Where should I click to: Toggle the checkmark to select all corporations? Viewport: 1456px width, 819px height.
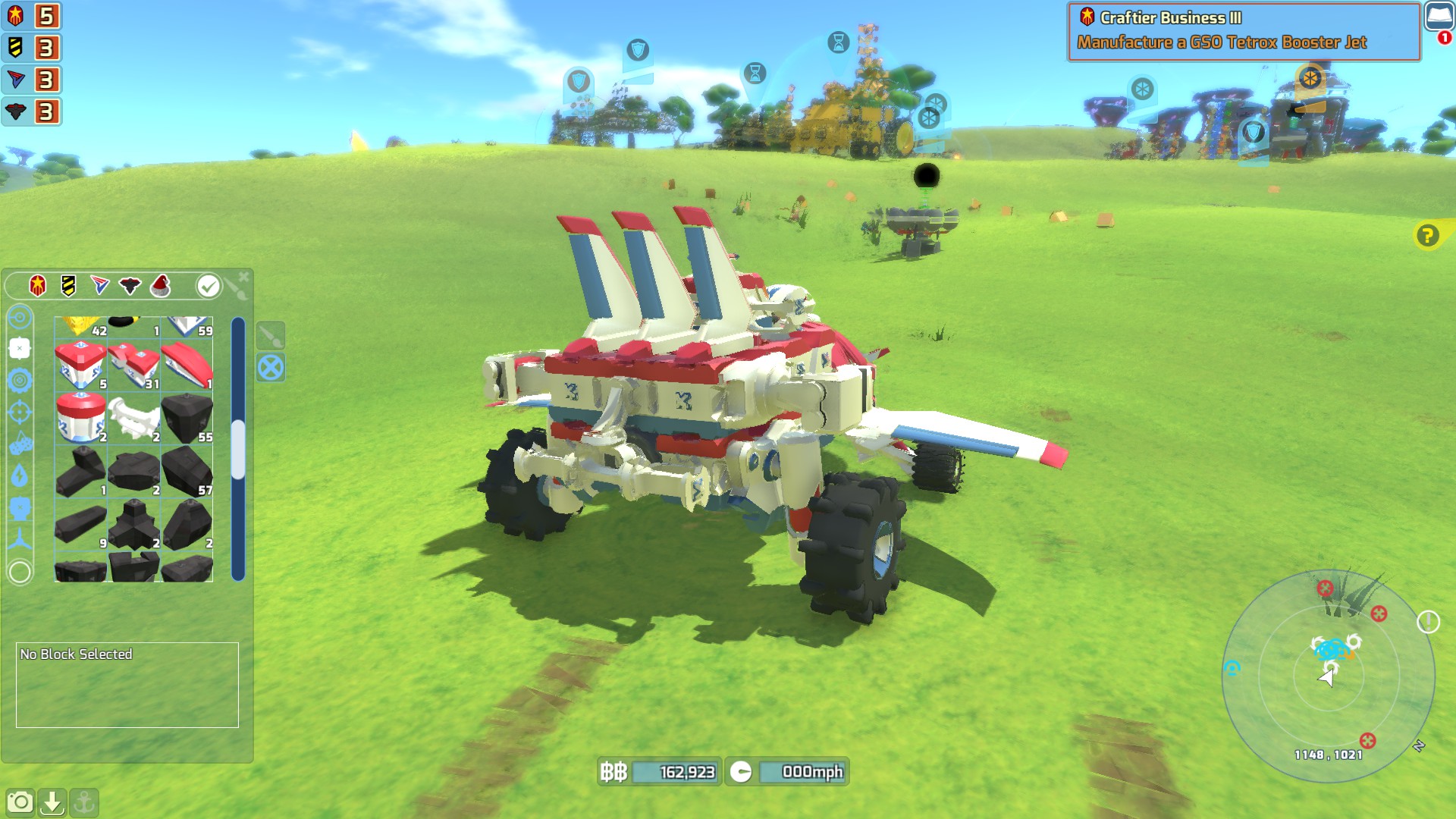(209, 285)
